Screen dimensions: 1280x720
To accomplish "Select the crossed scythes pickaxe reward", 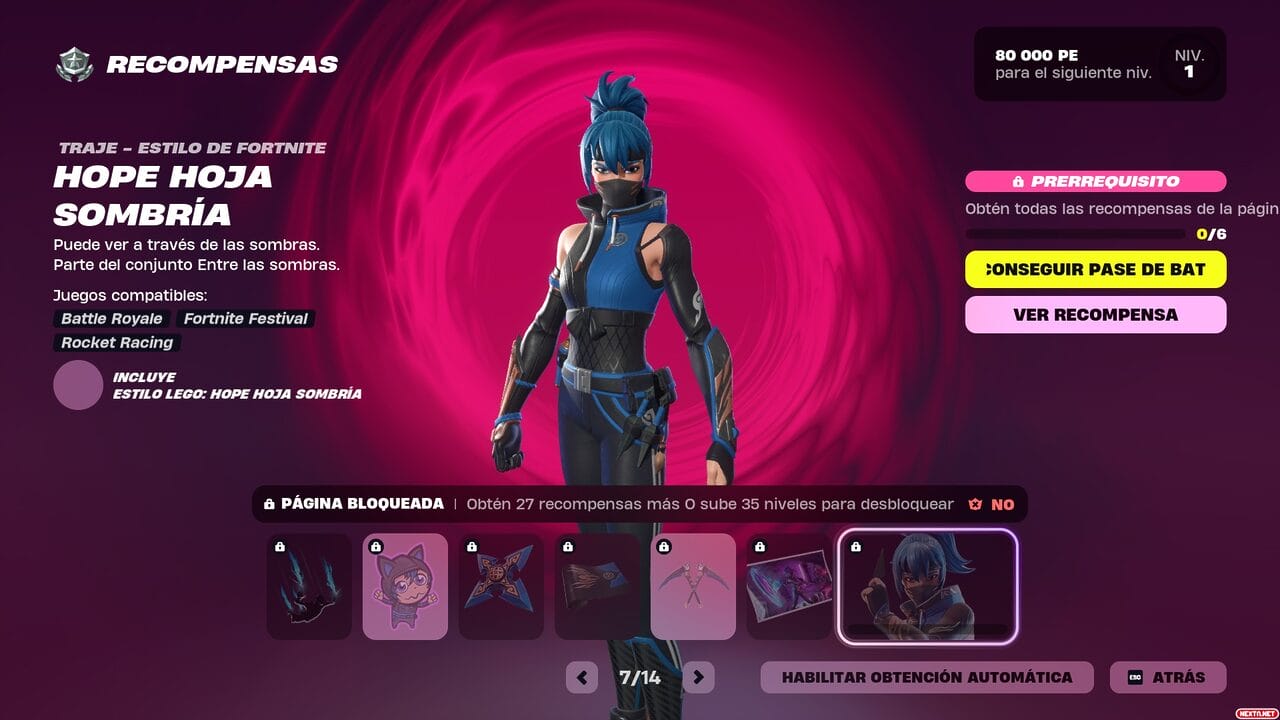I will tap(693, 587).
